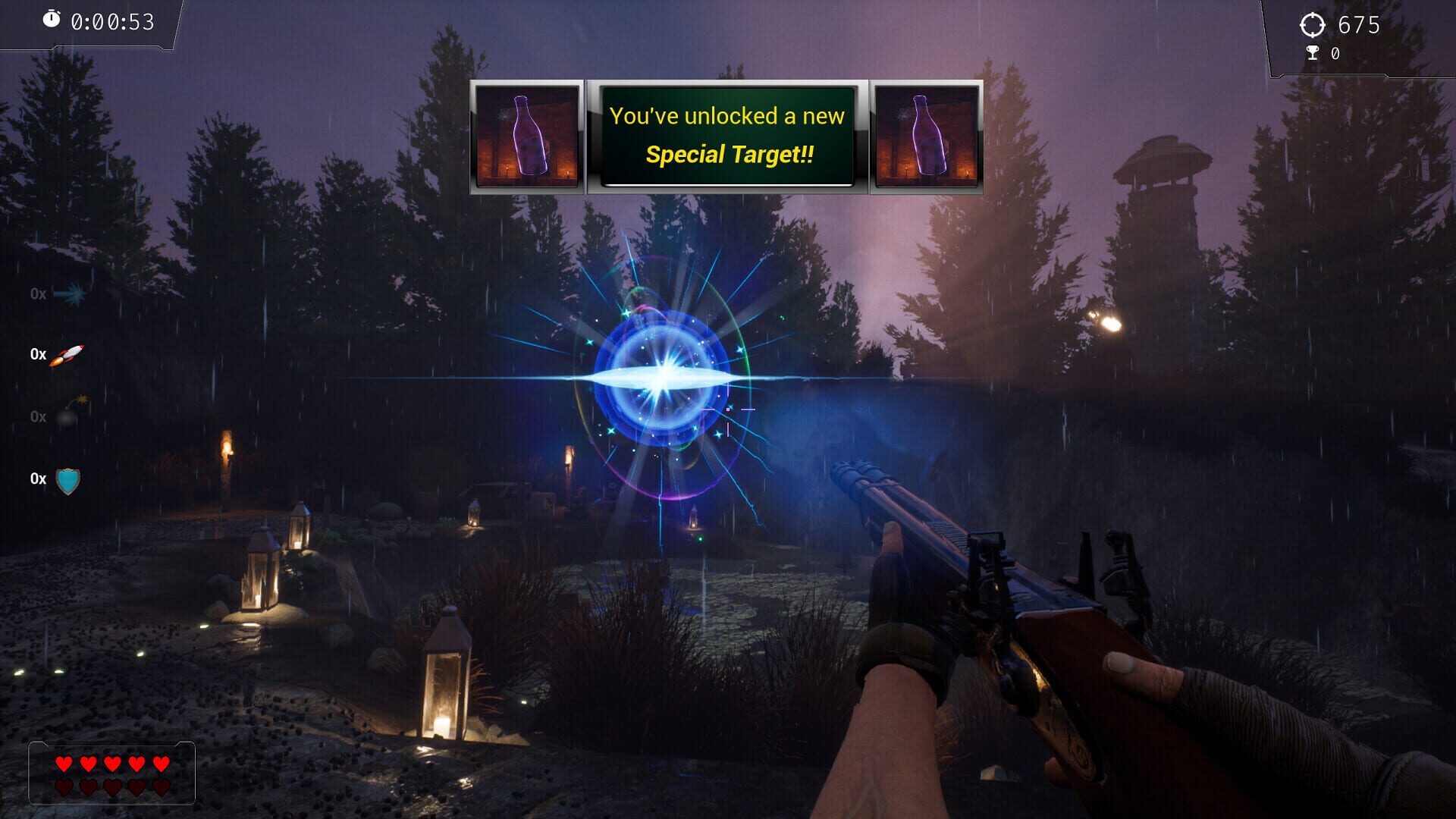Expand the special target announcement banner
The height and width of the screenshot is (819, 1456).
(x=726, y=136)
